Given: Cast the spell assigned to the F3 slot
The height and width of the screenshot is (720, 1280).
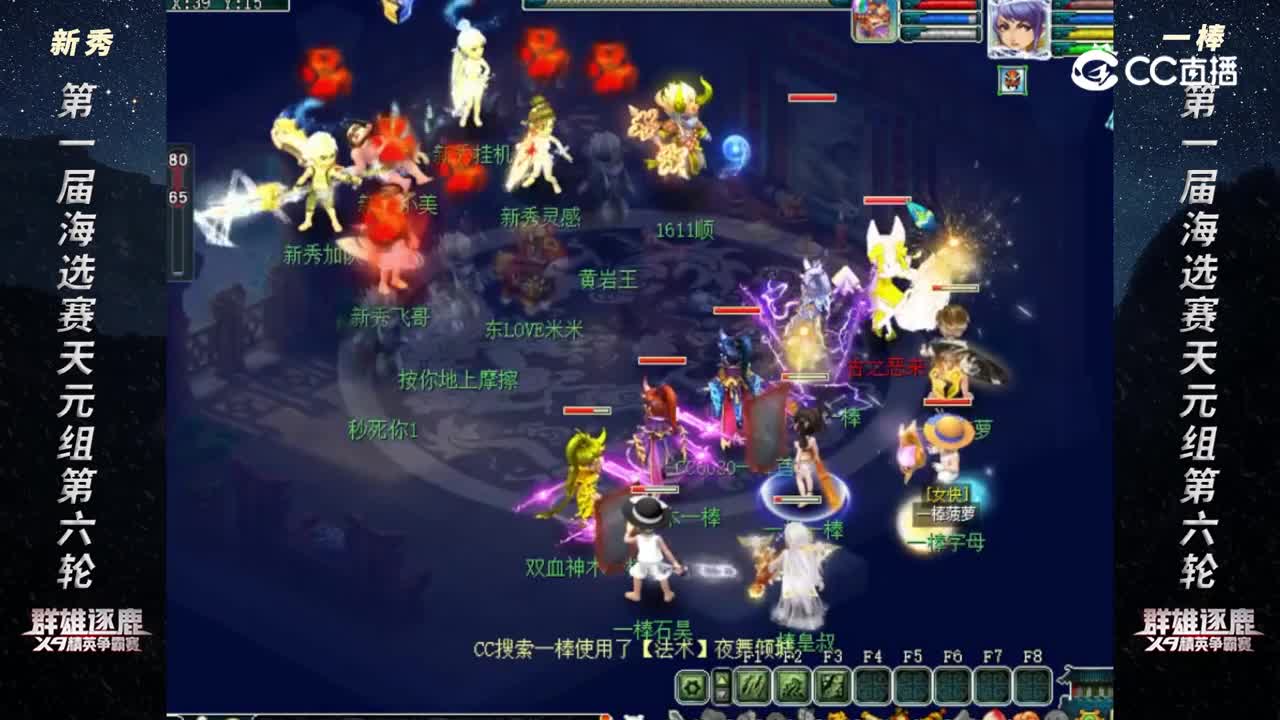Looking at the screenshot, I should [833, 685].
